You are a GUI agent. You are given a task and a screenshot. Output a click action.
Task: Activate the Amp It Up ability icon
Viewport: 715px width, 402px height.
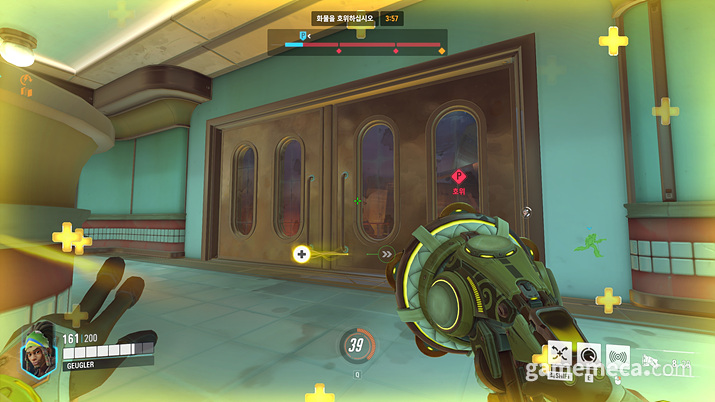[x=590, y=355]
